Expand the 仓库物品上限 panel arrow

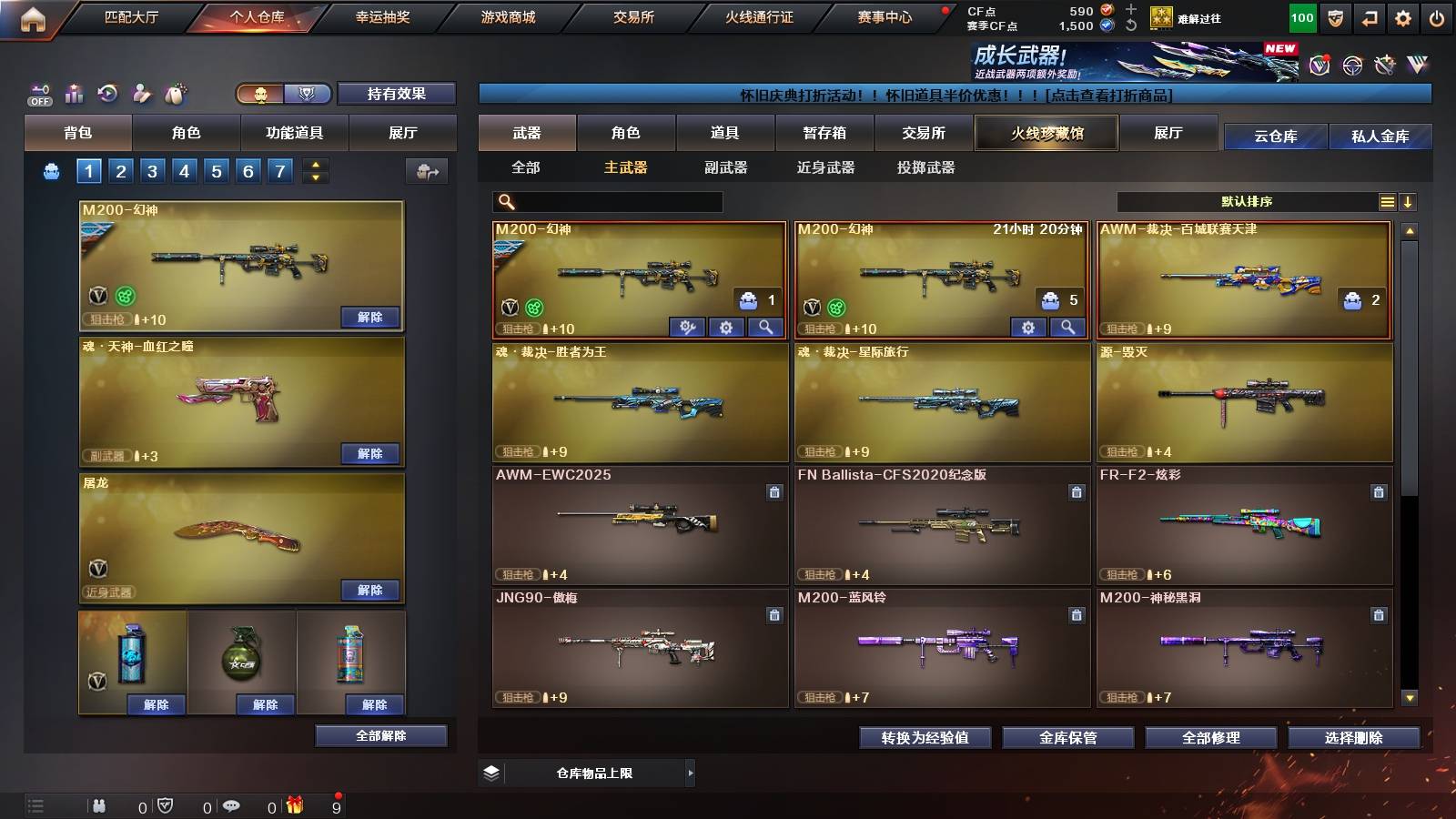pyautogui.click(x=692, y=772)
